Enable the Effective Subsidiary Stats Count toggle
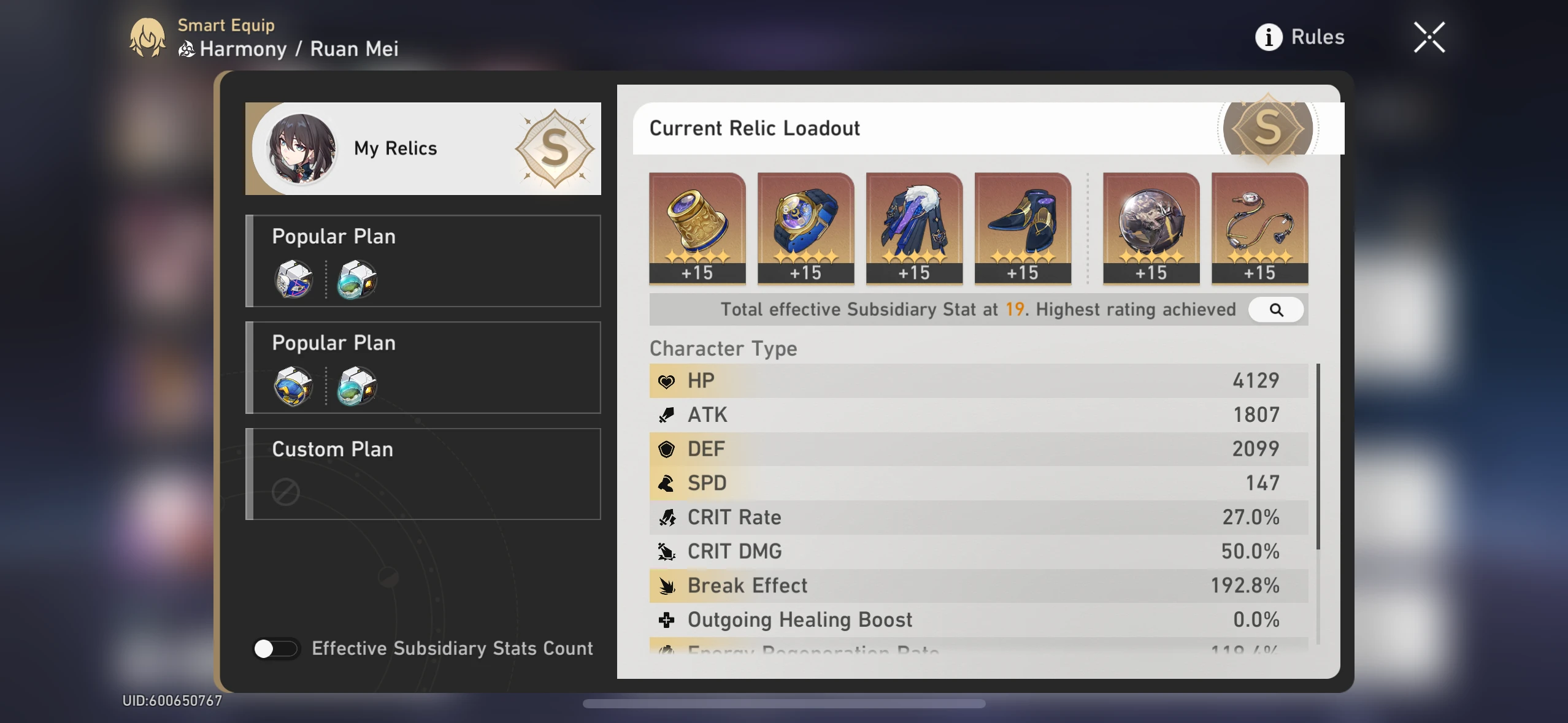 pyautogui.click(x=277, y=648)
